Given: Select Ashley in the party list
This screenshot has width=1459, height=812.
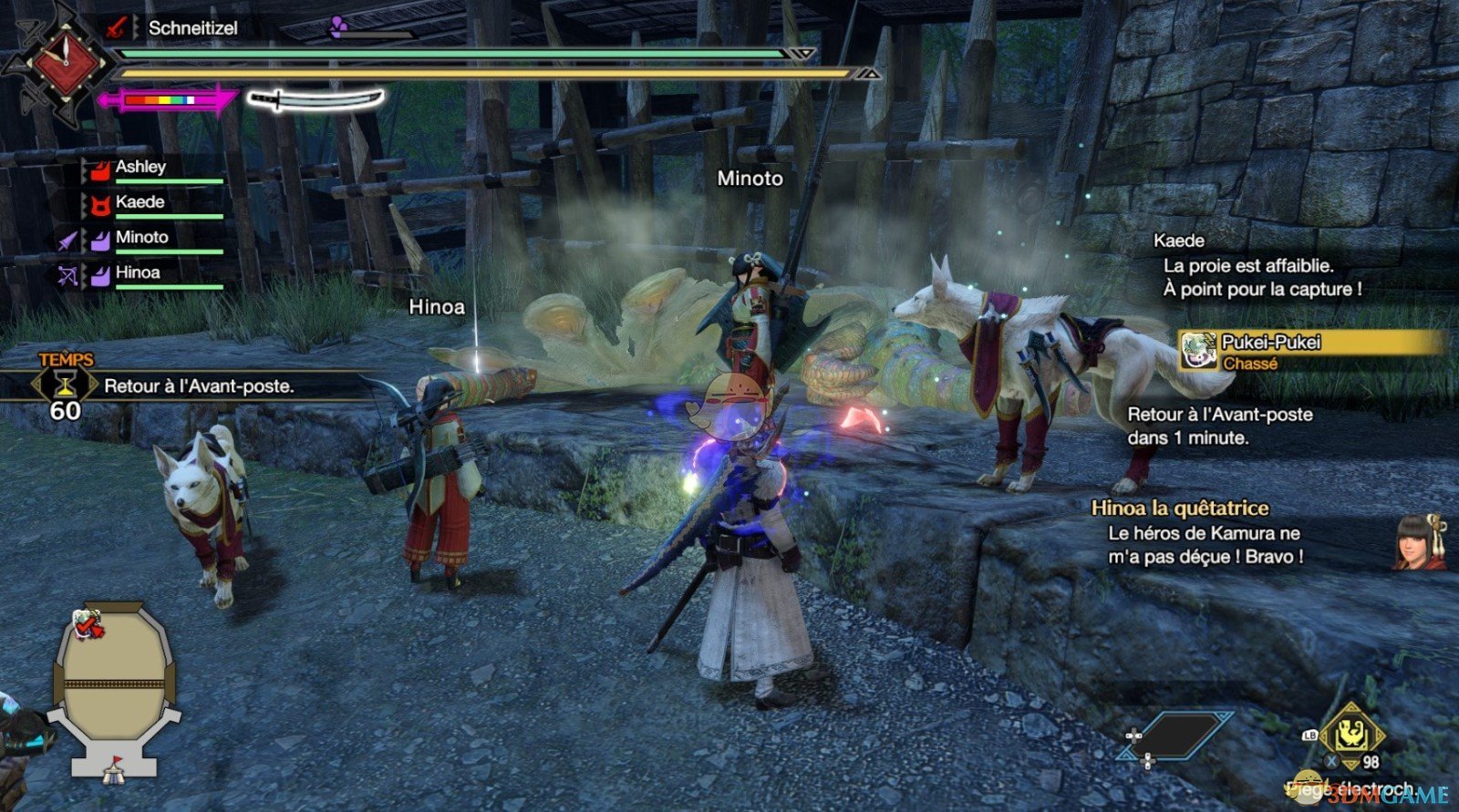Looking at the screenshot, I should (x=140, y=168).
